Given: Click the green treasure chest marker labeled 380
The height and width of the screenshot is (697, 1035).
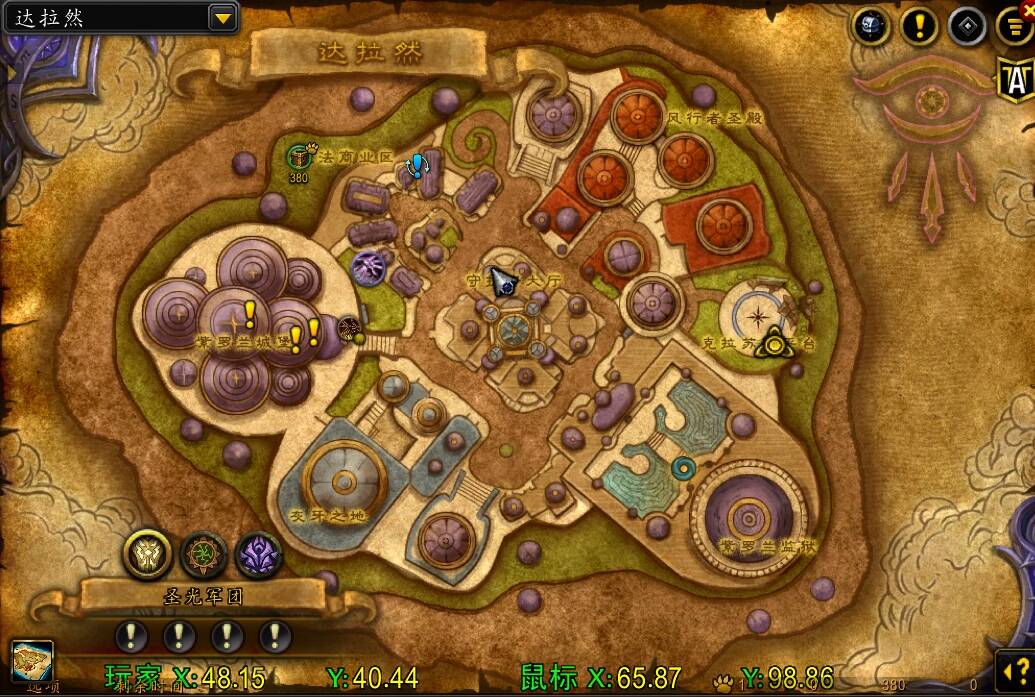Looking at the screenshot, I should (298, 157).
